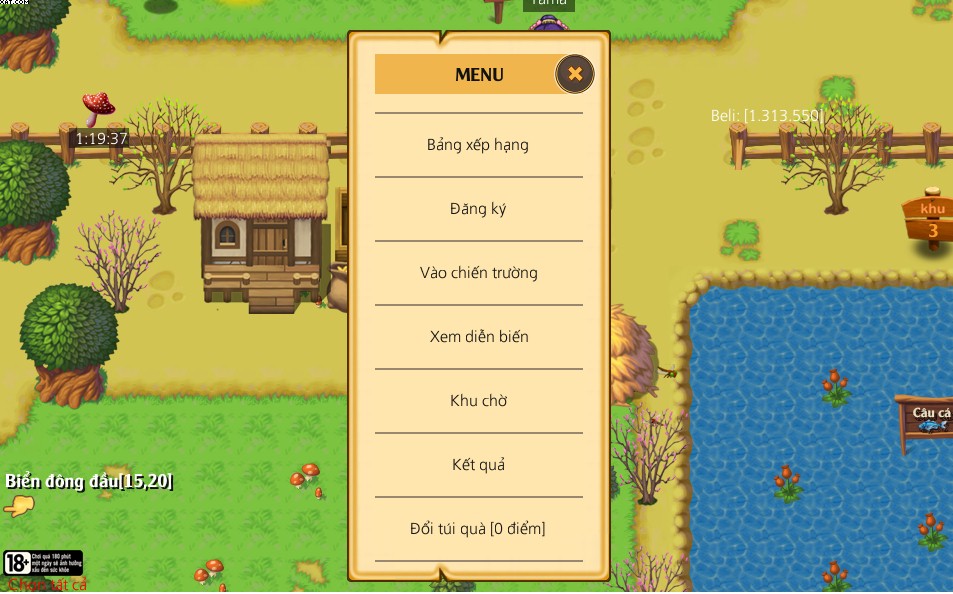Choose Đổi túi quà [0 điểm]
The height and width of the screenshot is (594, 953).
click(x=478, y=529)
